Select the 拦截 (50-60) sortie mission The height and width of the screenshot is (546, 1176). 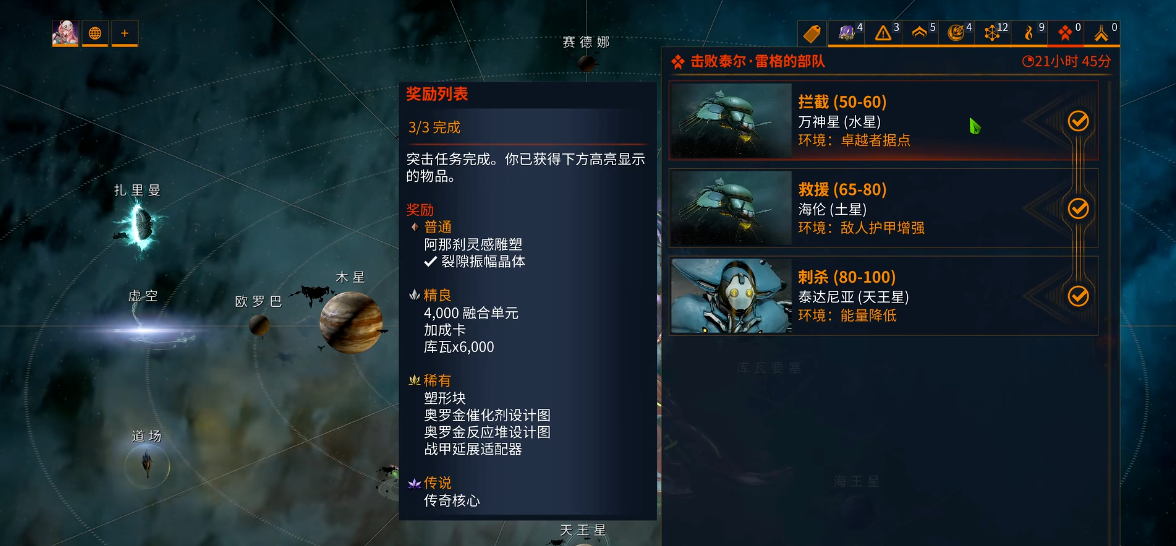[883, 120]
